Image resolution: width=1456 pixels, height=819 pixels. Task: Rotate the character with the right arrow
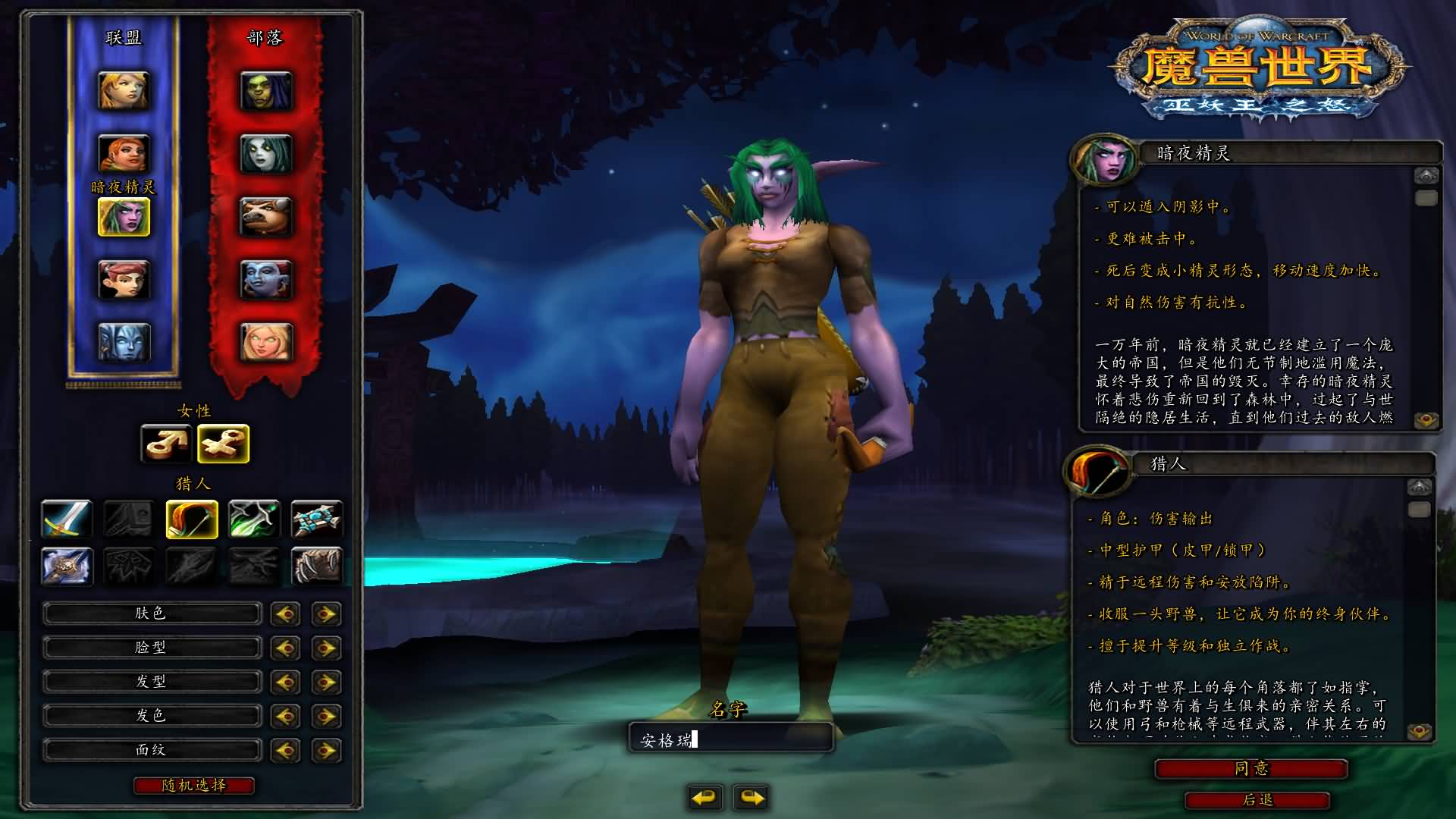752,797
